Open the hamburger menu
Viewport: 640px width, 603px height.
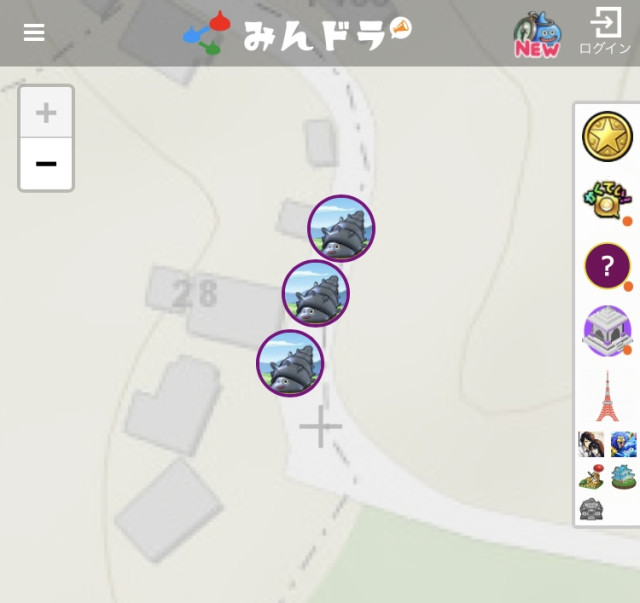pyautogui.click(x=34, y=33)
